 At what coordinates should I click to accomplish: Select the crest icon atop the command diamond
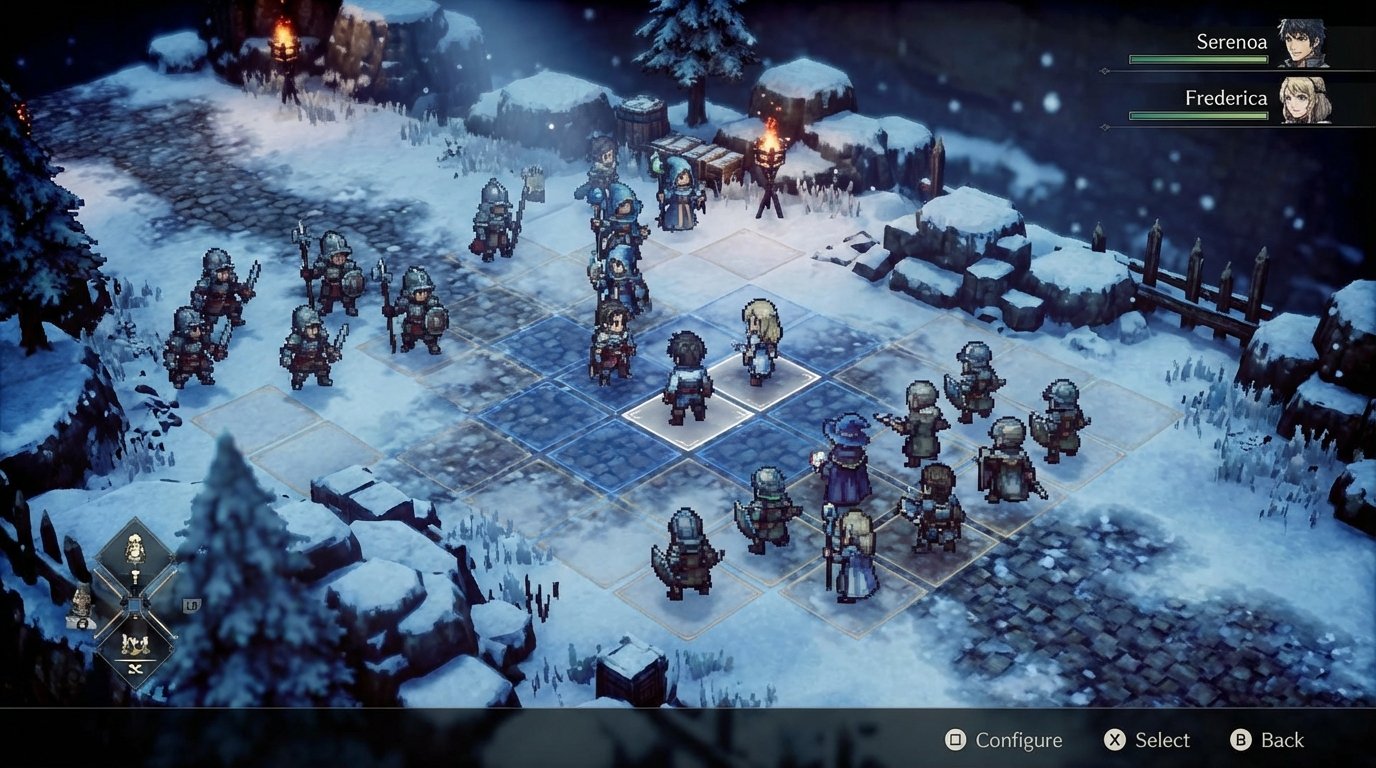coord(134,548)
